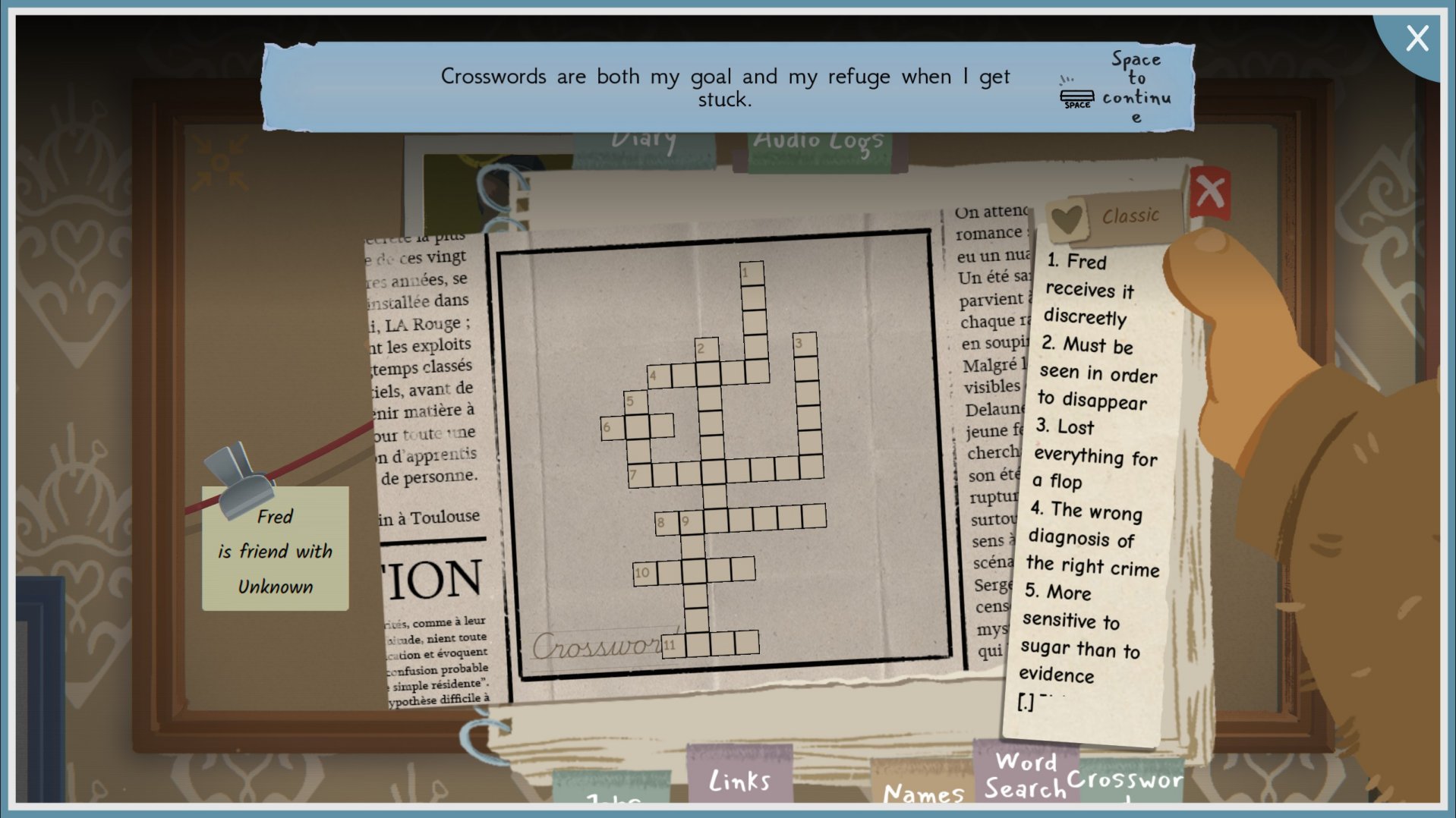Viewport: 1456px width, 818px height.
Task: Select crossword square numbered 11
Action: [x=673, y=645]
